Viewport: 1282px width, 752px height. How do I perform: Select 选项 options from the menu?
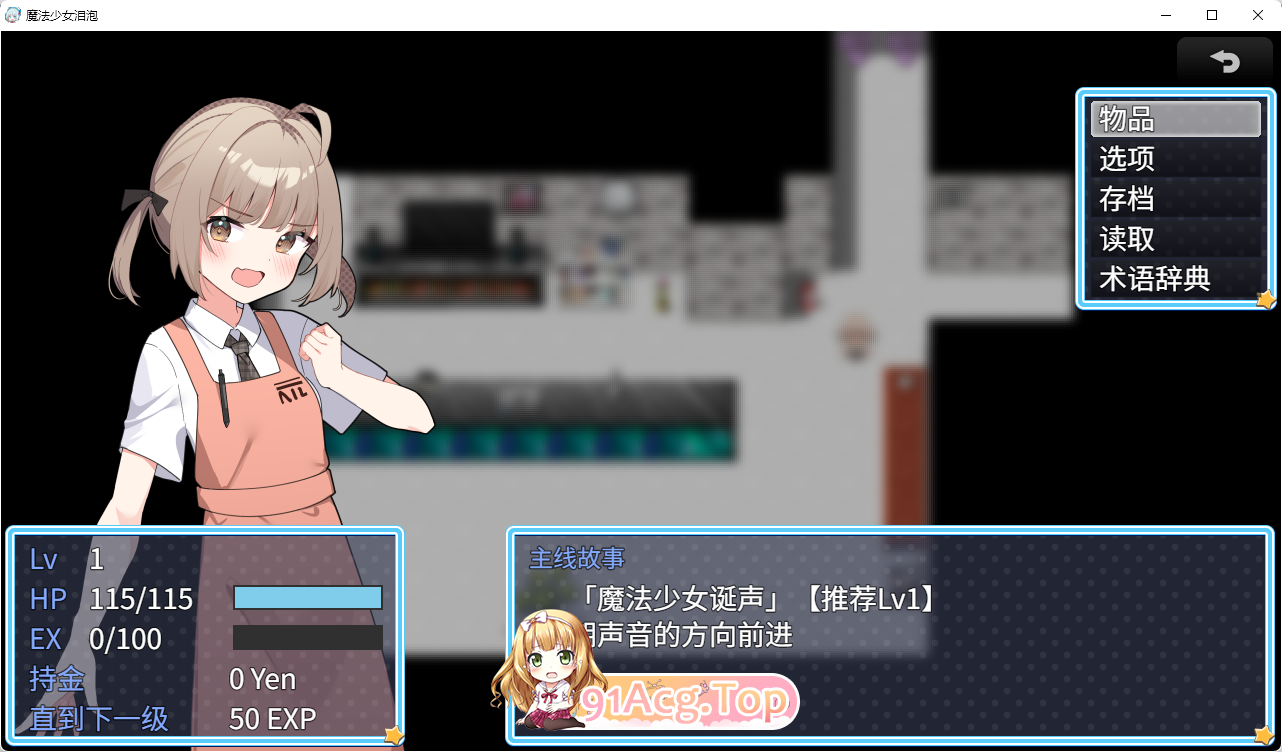[1174, 158]
